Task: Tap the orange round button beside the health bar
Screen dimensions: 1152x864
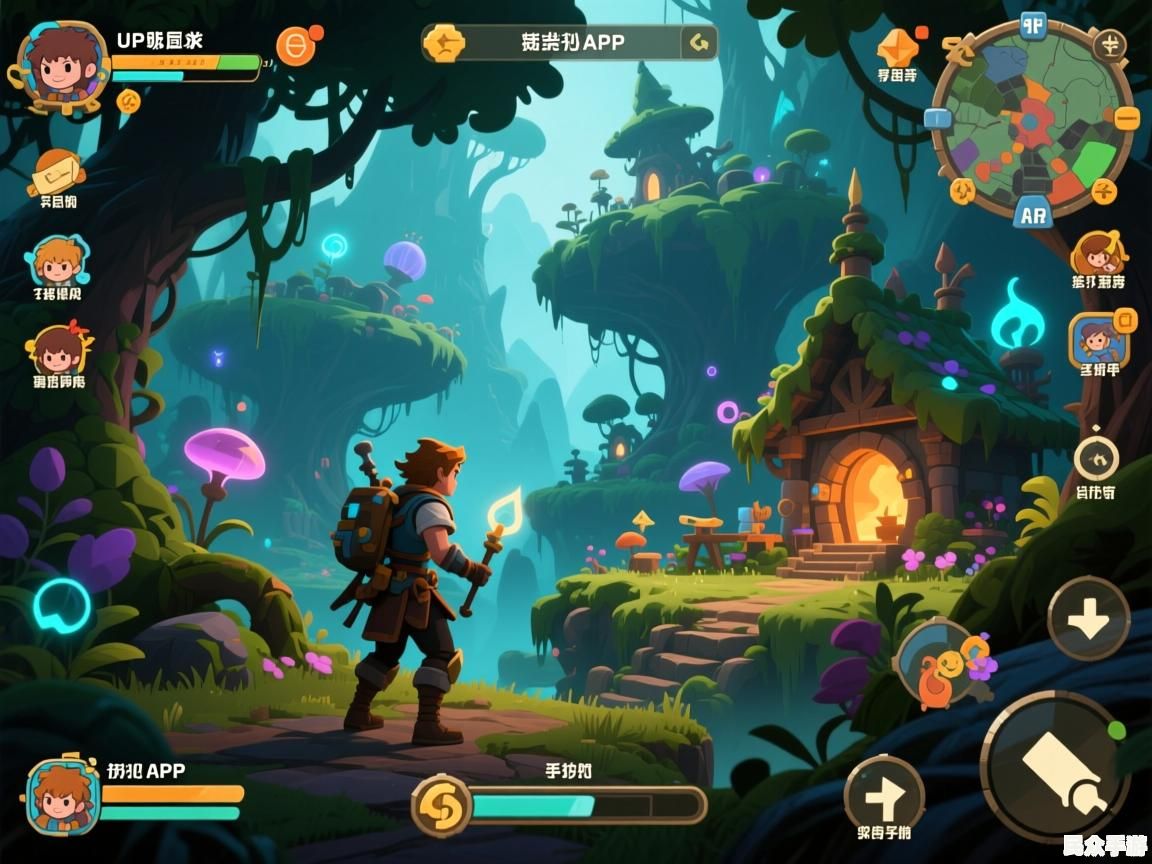Action: (x=296, y=45)
